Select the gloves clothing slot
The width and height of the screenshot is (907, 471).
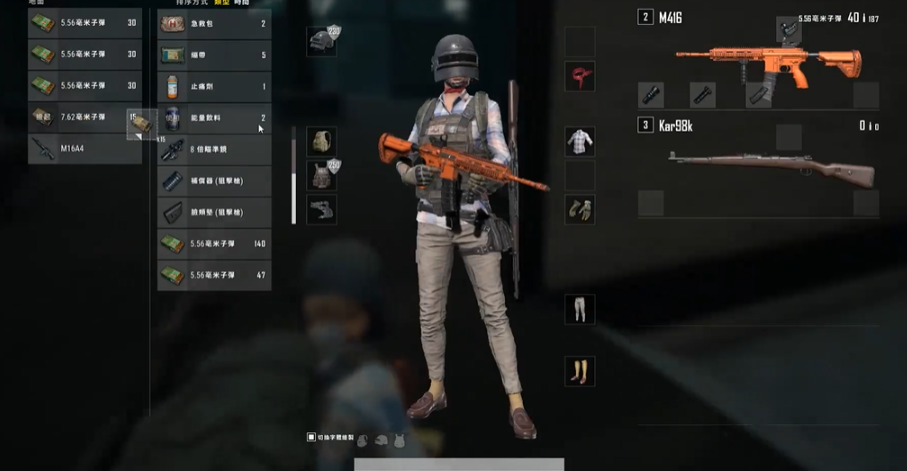coord(580,209)
